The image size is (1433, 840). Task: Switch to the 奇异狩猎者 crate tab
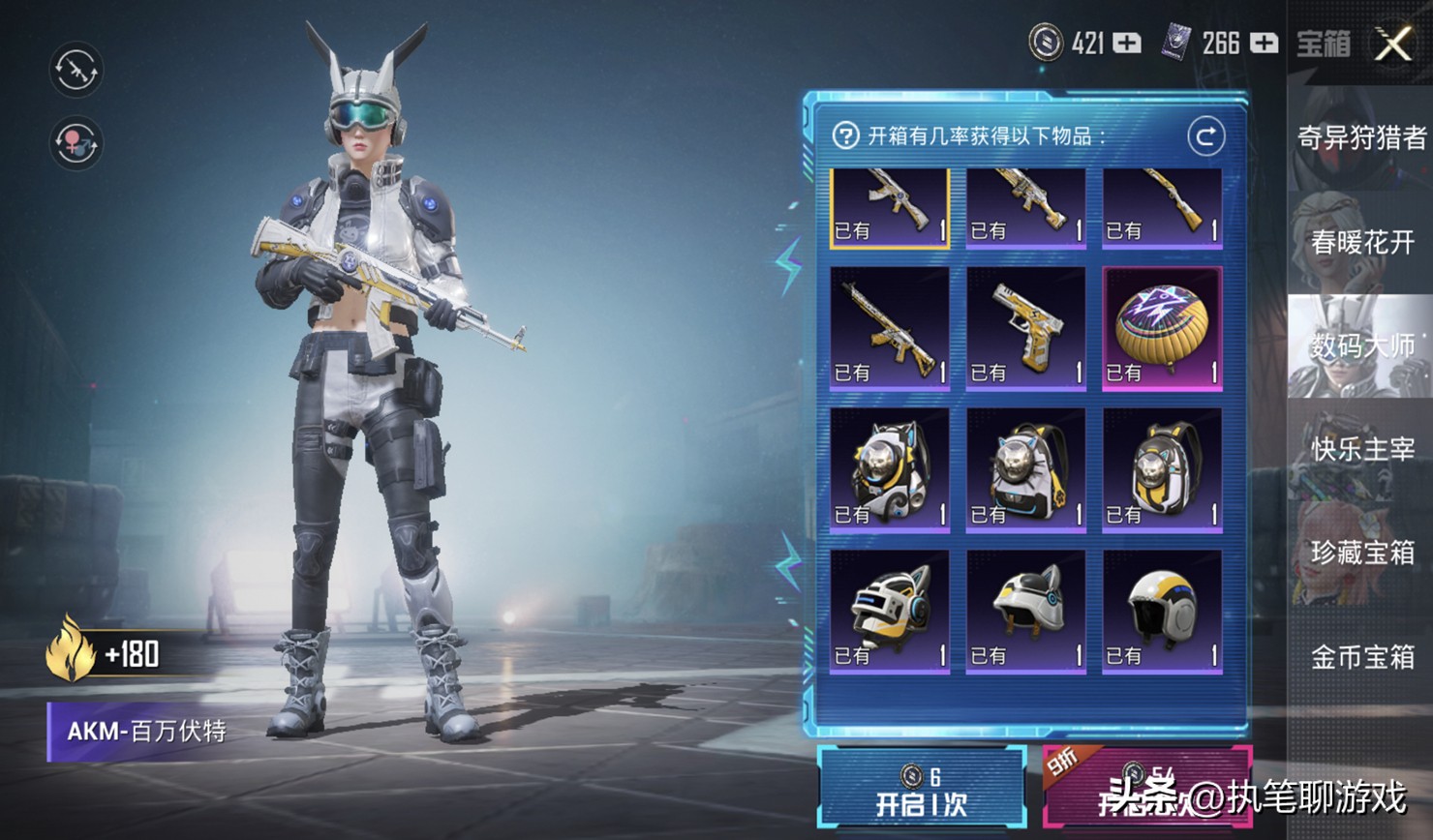pyautogui.click(x=1360, y=138)
